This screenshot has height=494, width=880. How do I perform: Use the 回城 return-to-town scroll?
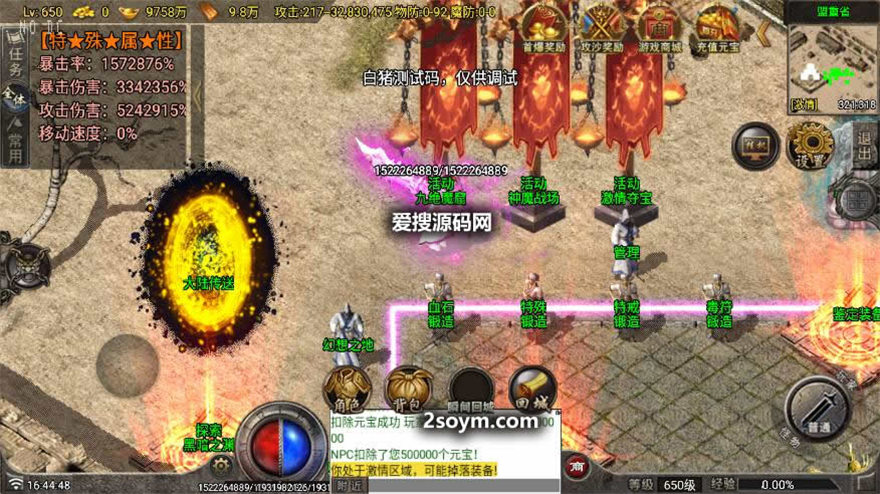pos(532,389)
